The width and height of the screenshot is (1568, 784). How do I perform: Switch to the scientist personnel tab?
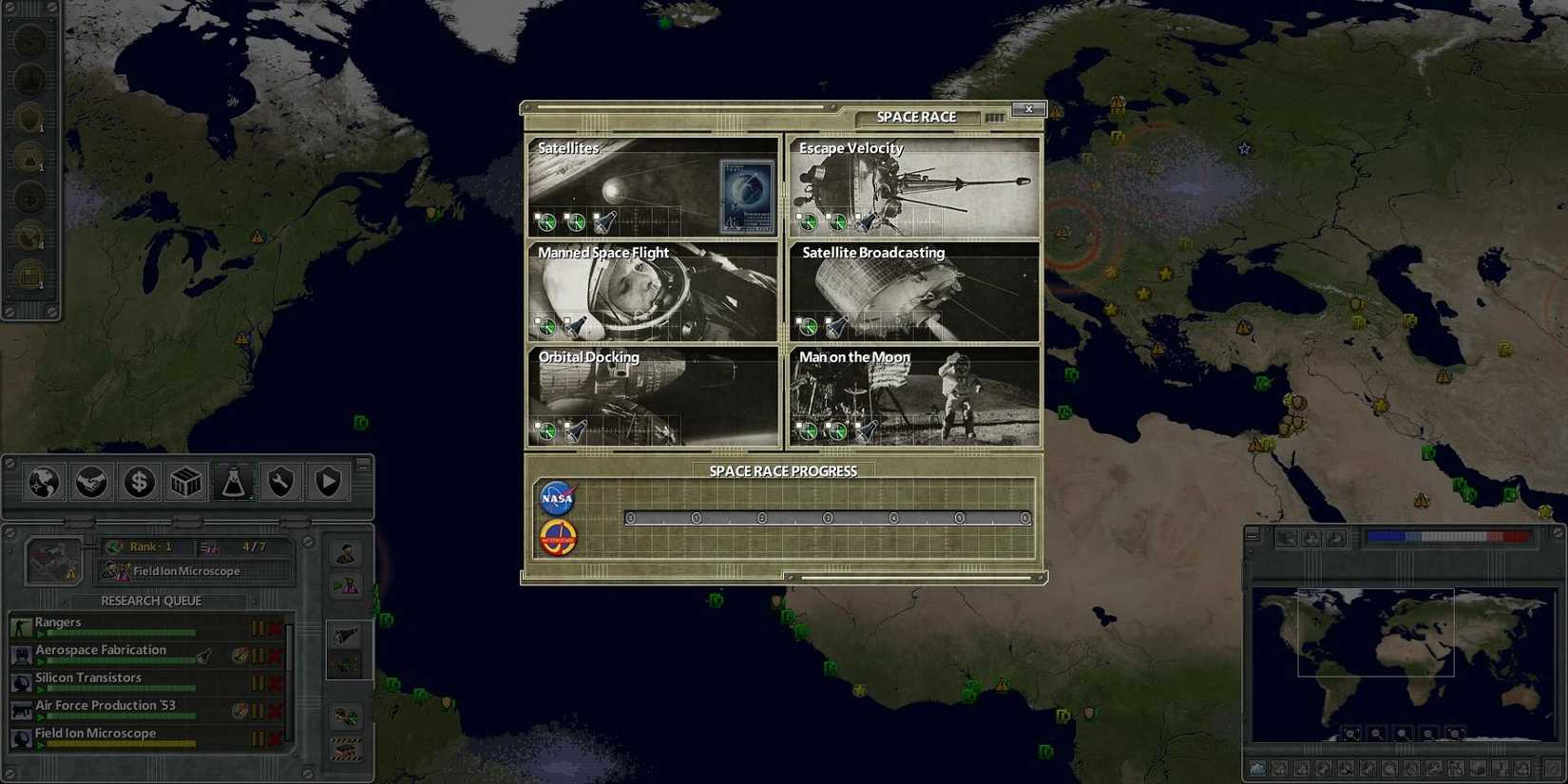pyautogui.click(x=346, y=553)
